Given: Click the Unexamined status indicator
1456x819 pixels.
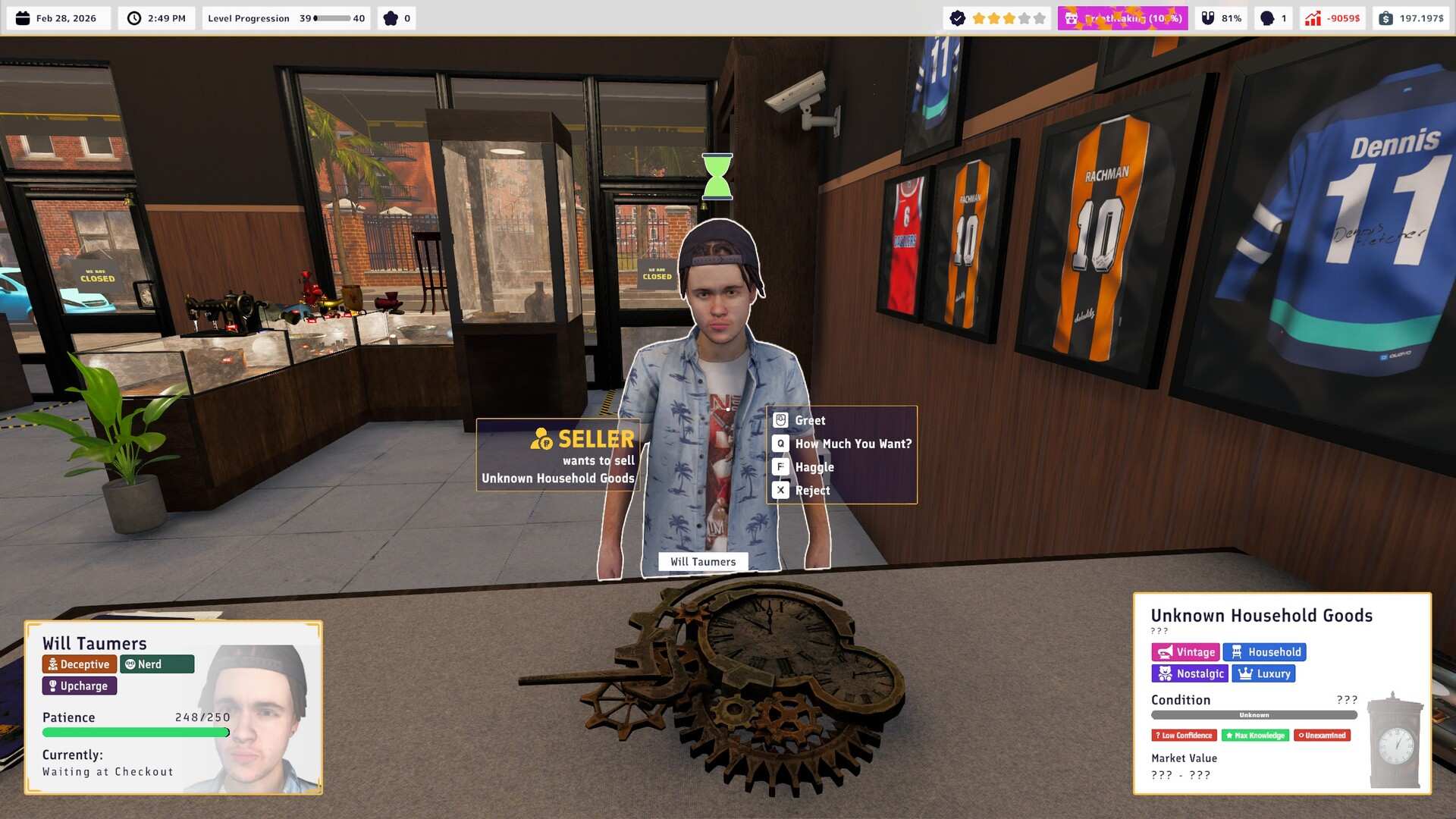Looking at the screenshot, I should coord(1323,735).
